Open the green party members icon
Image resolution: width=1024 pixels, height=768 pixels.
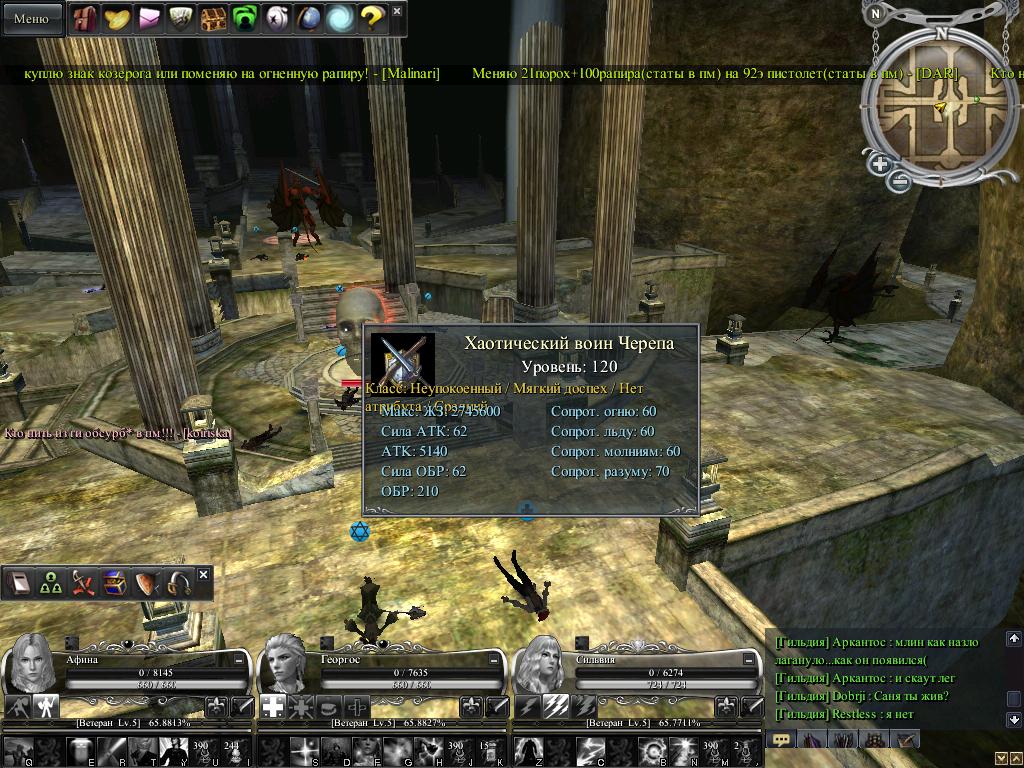point(50,584)
